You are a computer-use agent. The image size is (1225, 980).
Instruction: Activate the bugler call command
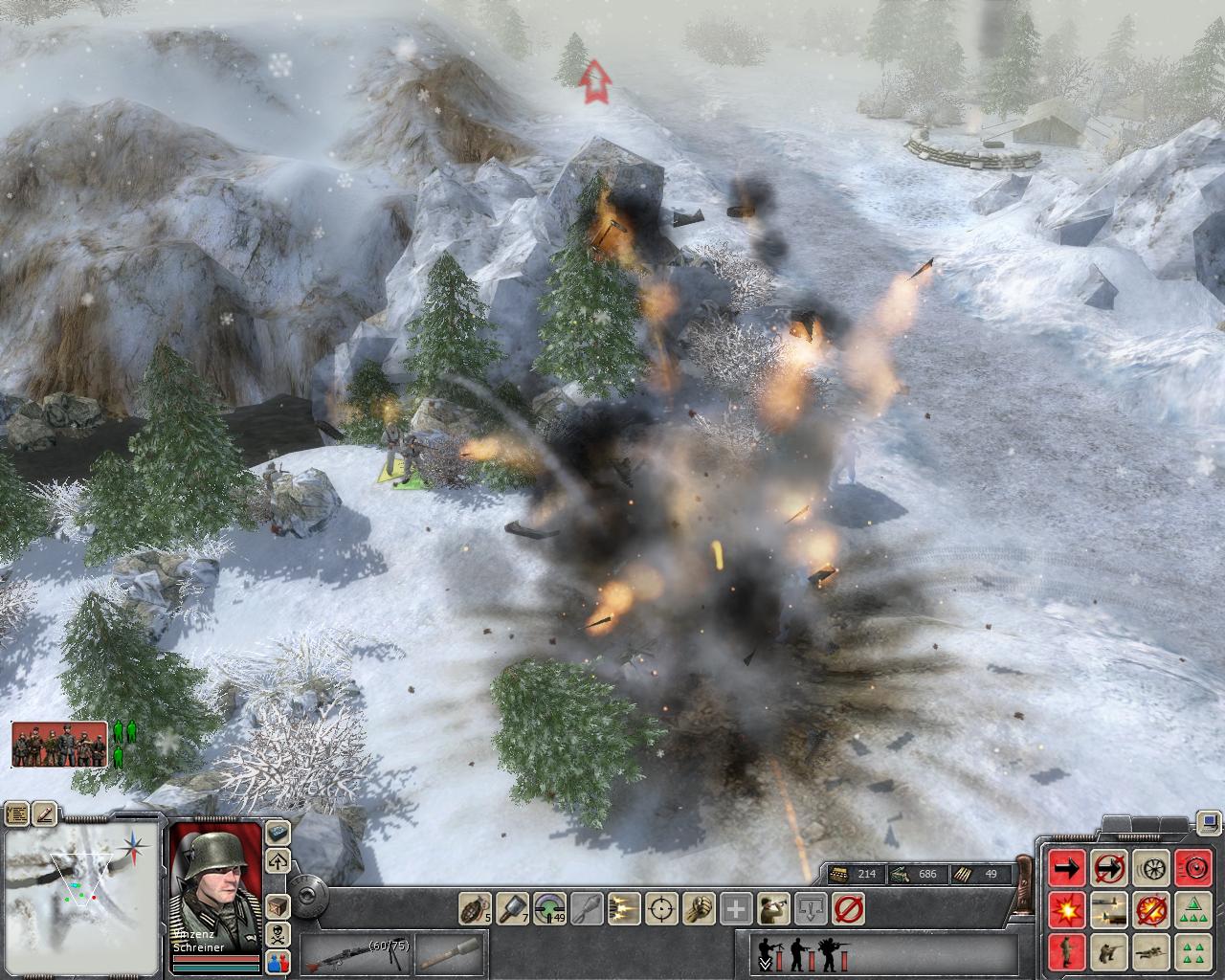773,906
